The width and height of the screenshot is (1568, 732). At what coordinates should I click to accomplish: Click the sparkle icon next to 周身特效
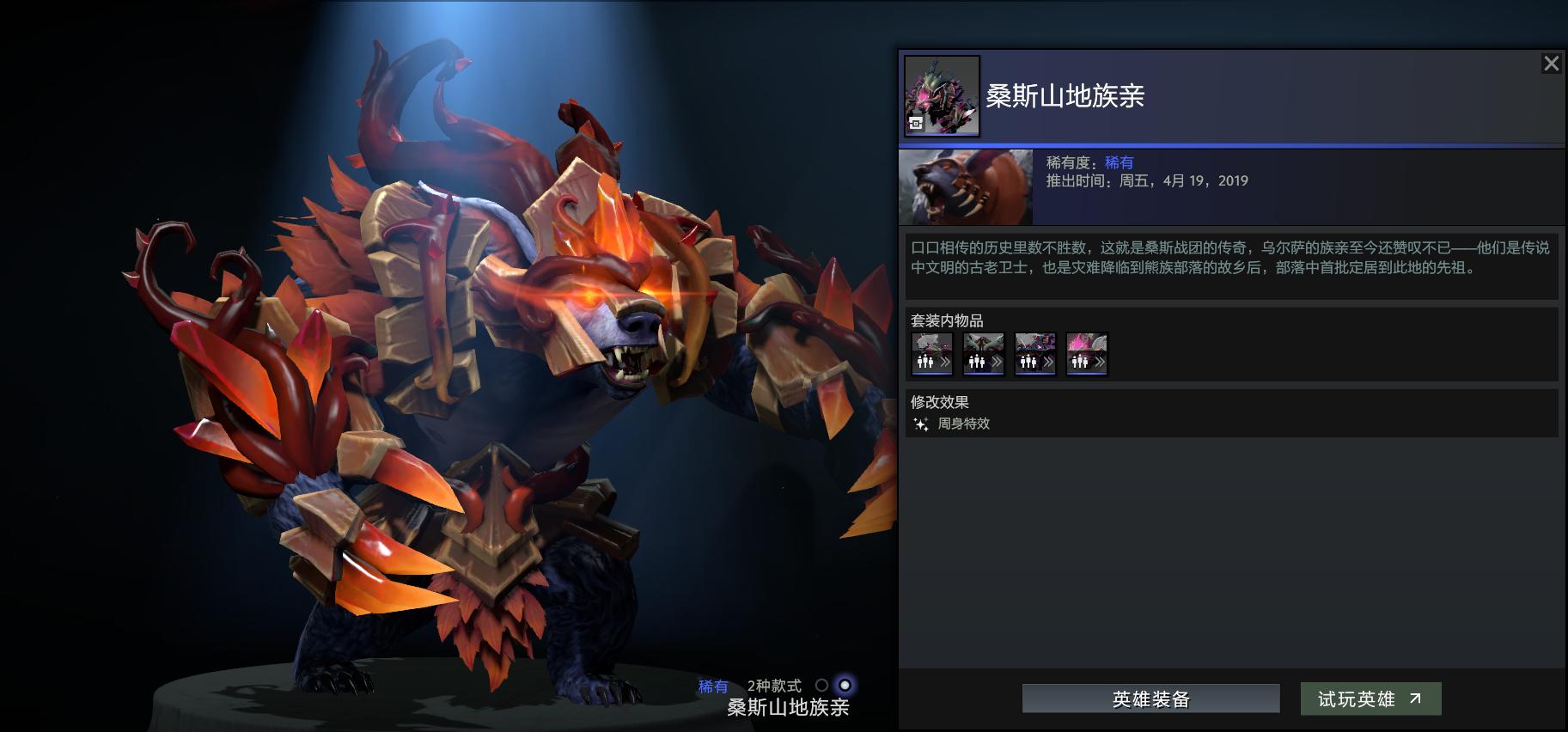[920, 424]
